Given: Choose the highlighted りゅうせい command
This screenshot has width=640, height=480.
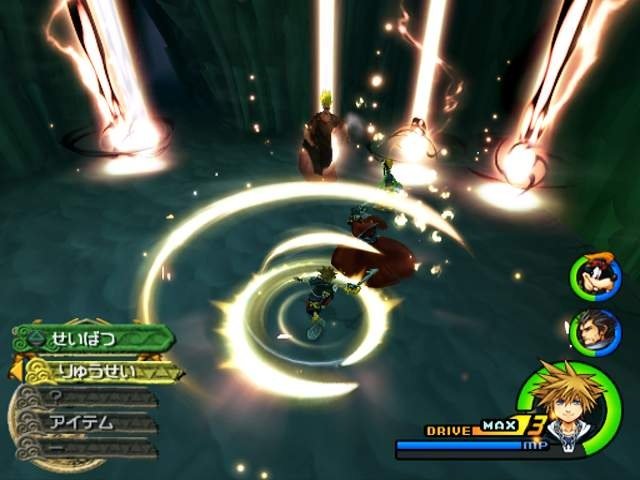Looking at the screenshot, I should [100, 371].
